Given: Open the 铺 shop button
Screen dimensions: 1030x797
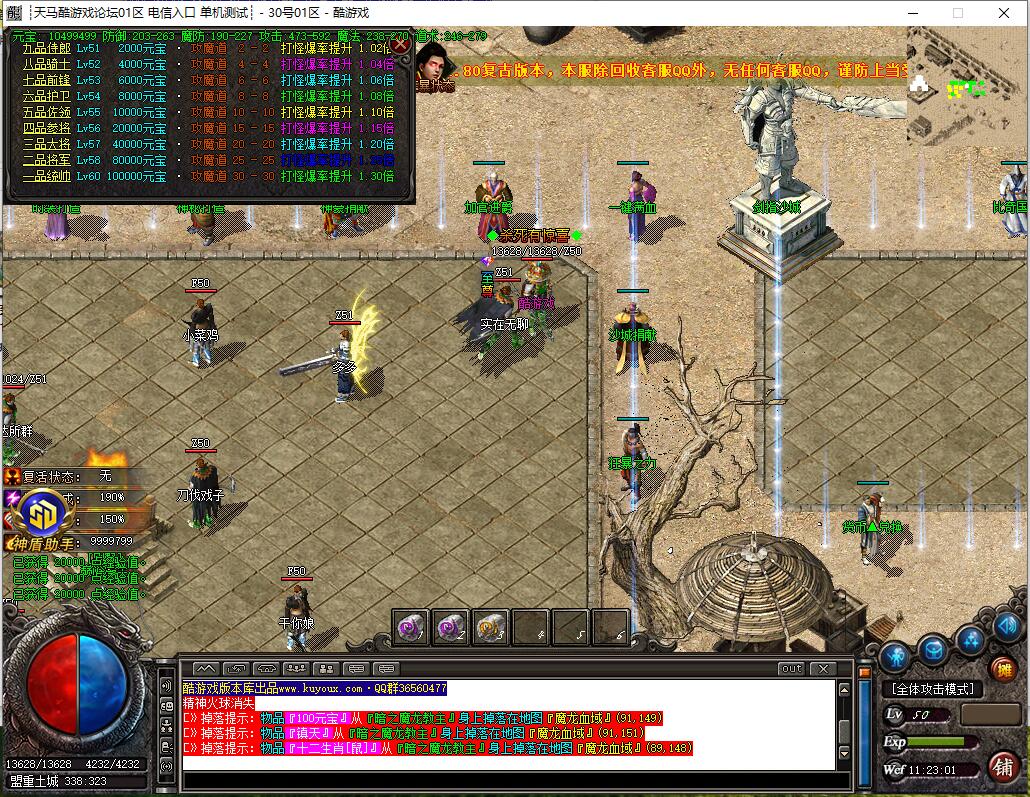Looking at the screenshot, I should coord(1003,767).
